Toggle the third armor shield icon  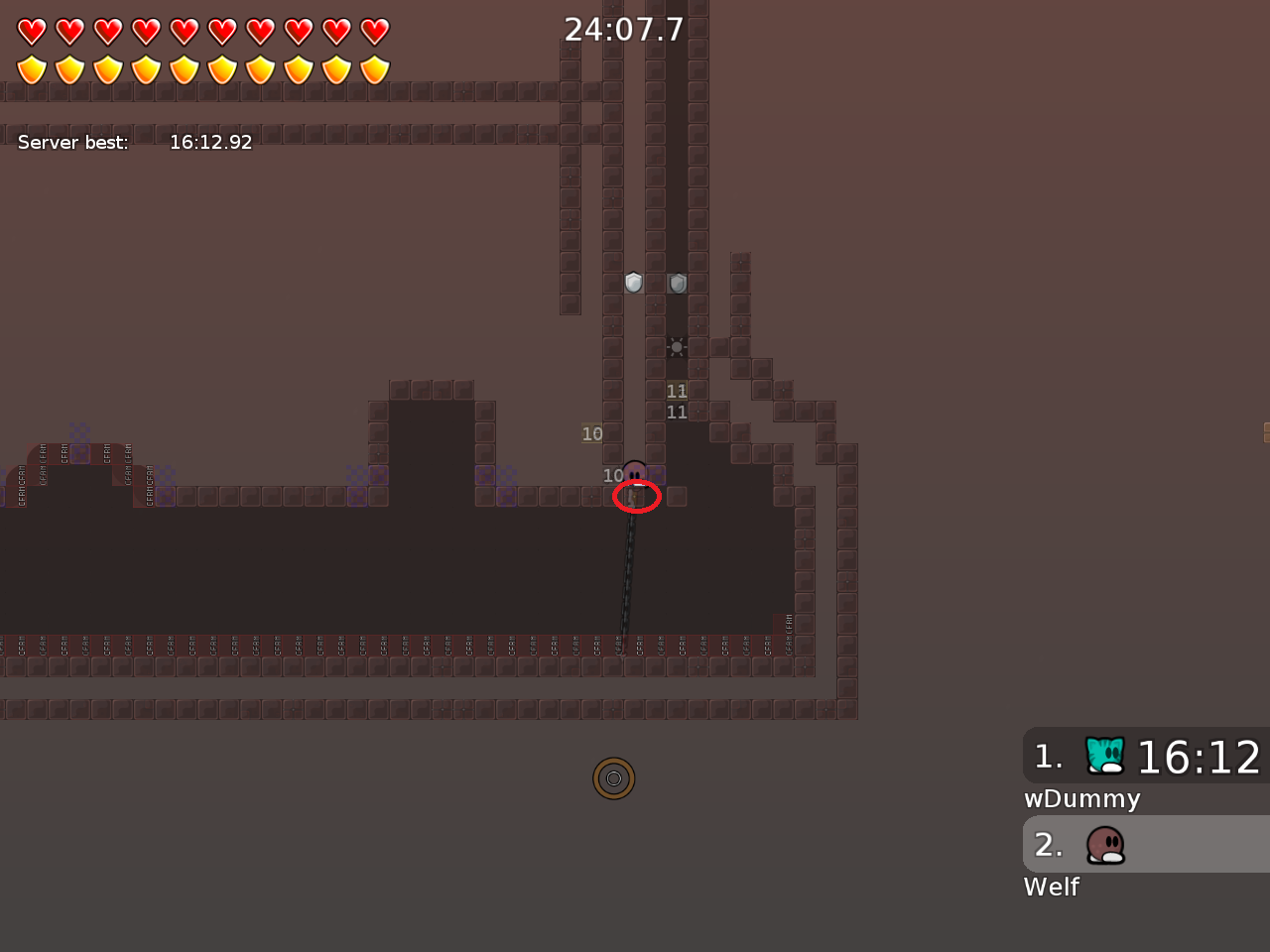(x=106, y=67)
